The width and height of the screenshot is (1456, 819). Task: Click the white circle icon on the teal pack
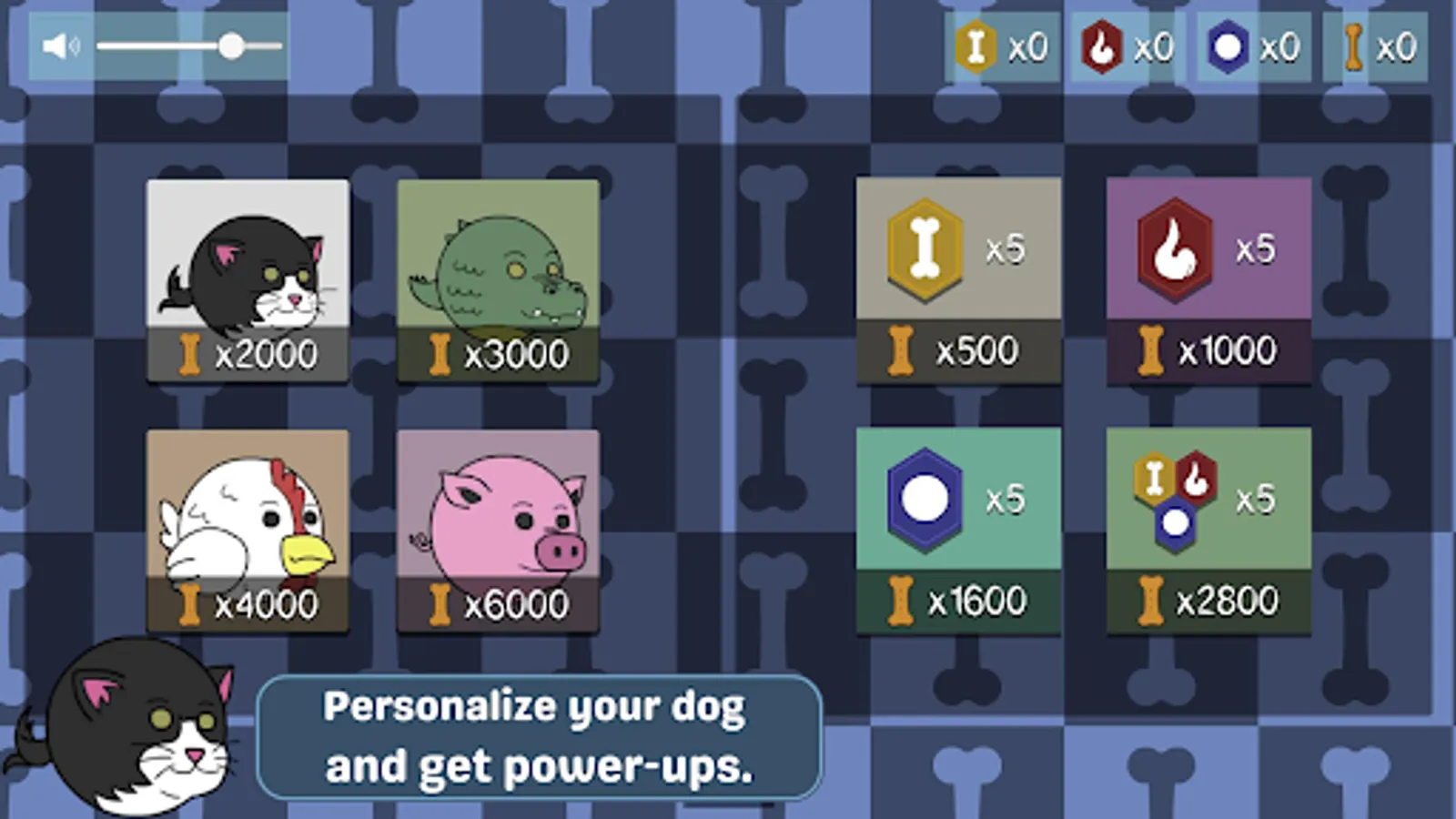coord(926,496)
